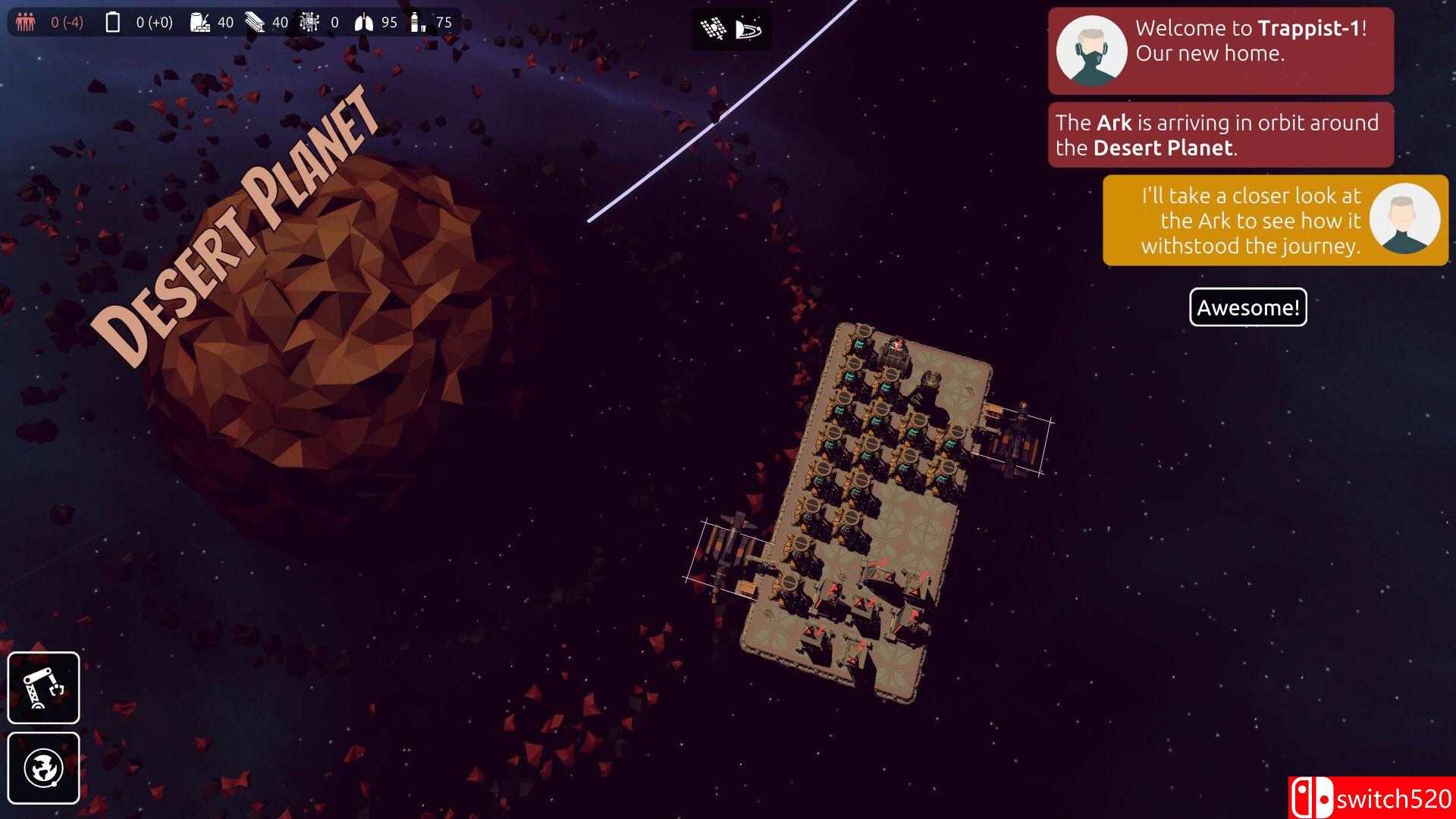Select the construction materials icon showing 40

[200, 22]
